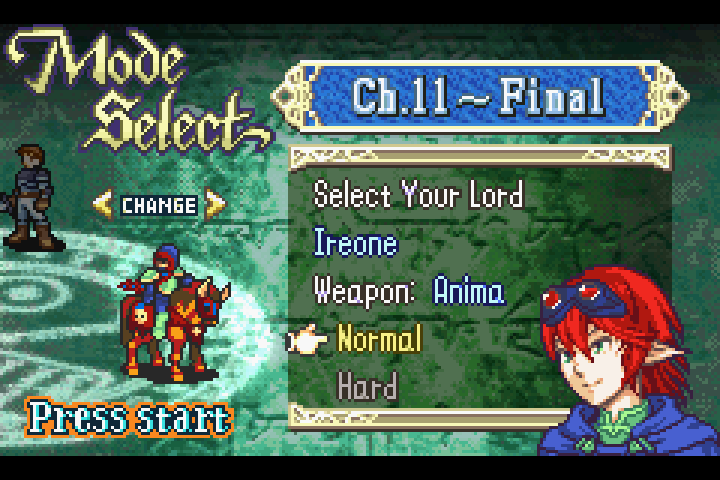The width and height of the screenshot is (720, 480).
Task: Select the Normal difficulty option
Action: [380, 339]
